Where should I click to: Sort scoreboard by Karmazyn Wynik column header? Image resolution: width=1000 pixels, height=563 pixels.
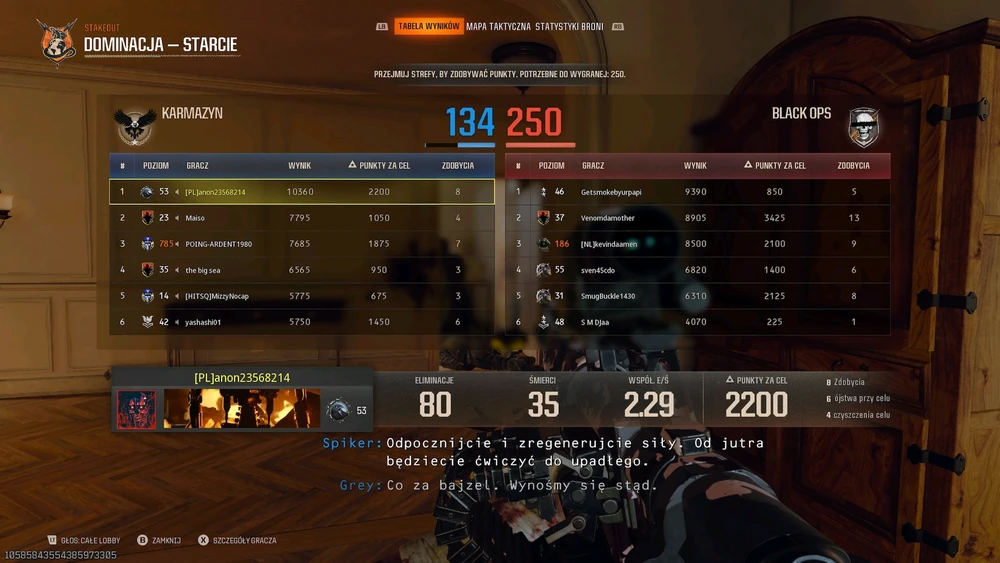300,165
